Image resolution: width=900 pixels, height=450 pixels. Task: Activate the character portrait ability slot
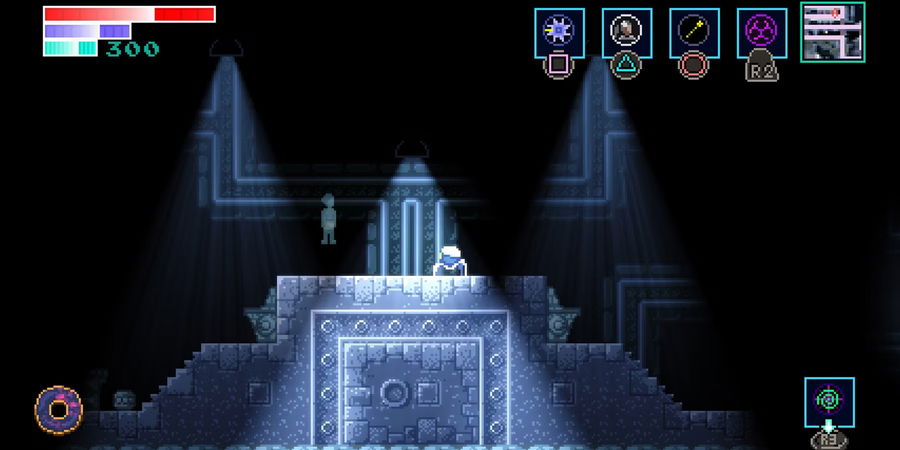click(x=627, y=32)
